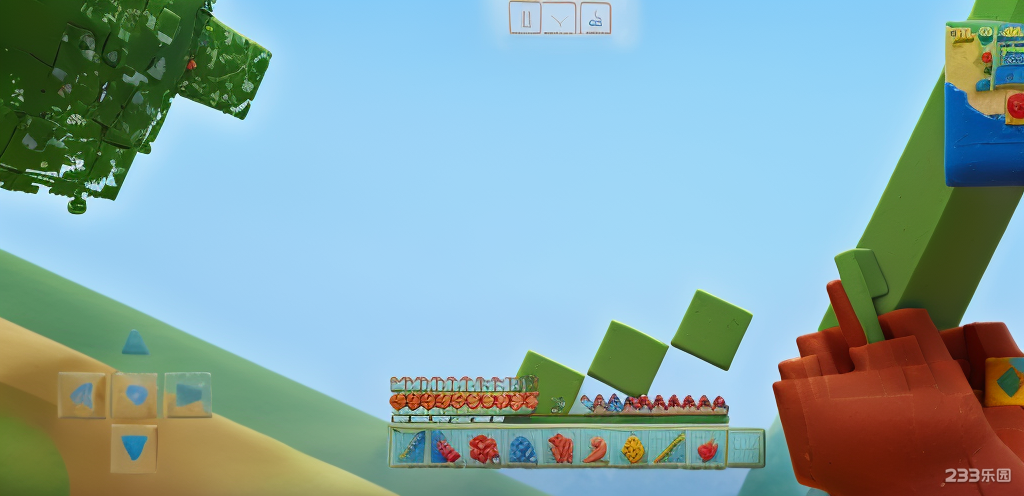Select the red block cluster hotbar slot
1024x496 pixels.
484,448
